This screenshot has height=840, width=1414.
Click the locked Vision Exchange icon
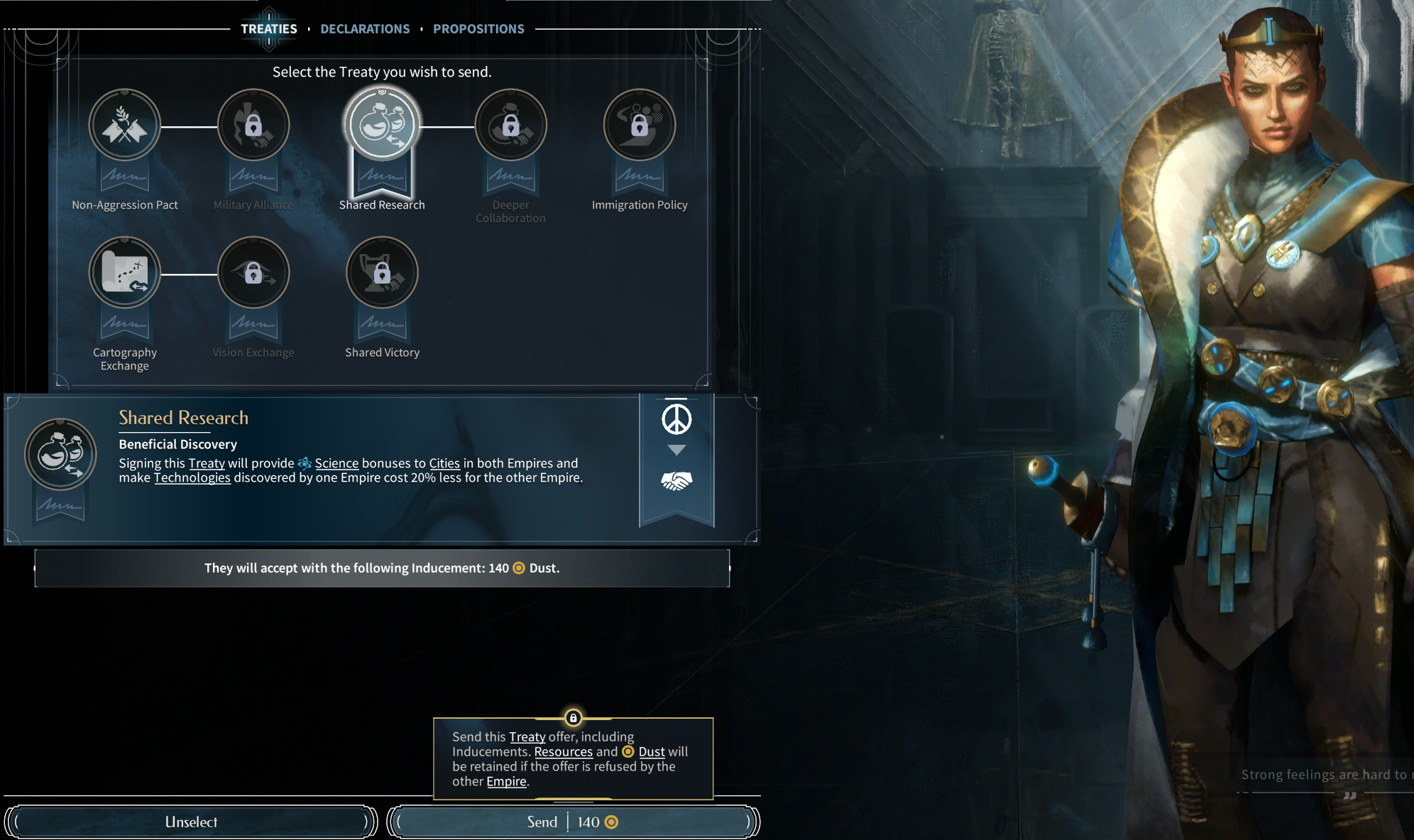pos(253,272)
